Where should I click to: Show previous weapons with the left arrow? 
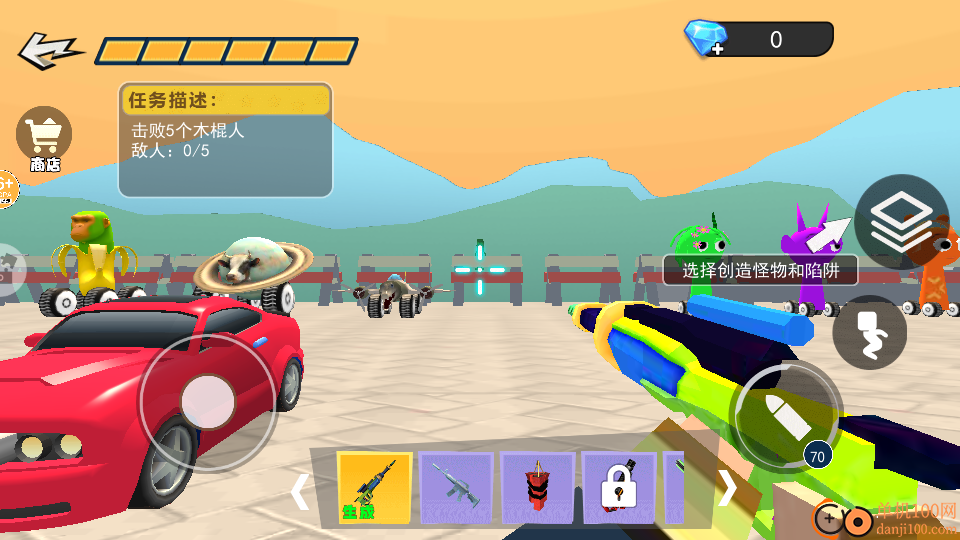[x=299, y=491]
